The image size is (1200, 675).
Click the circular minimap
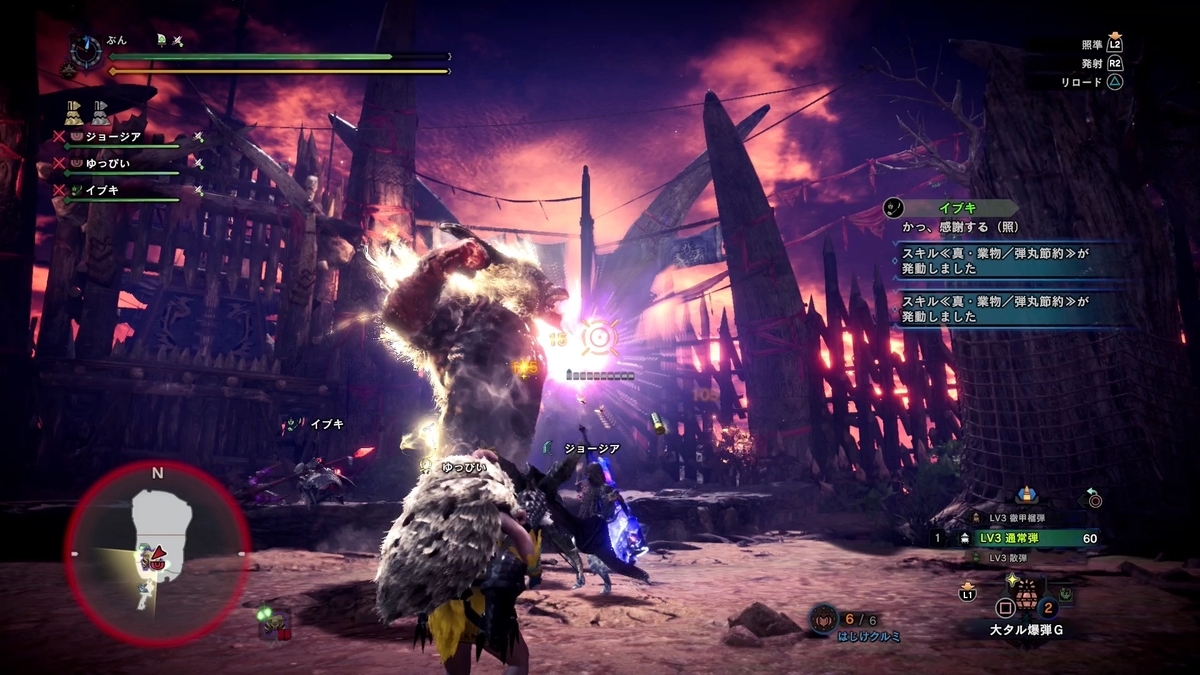pos(157,552)
